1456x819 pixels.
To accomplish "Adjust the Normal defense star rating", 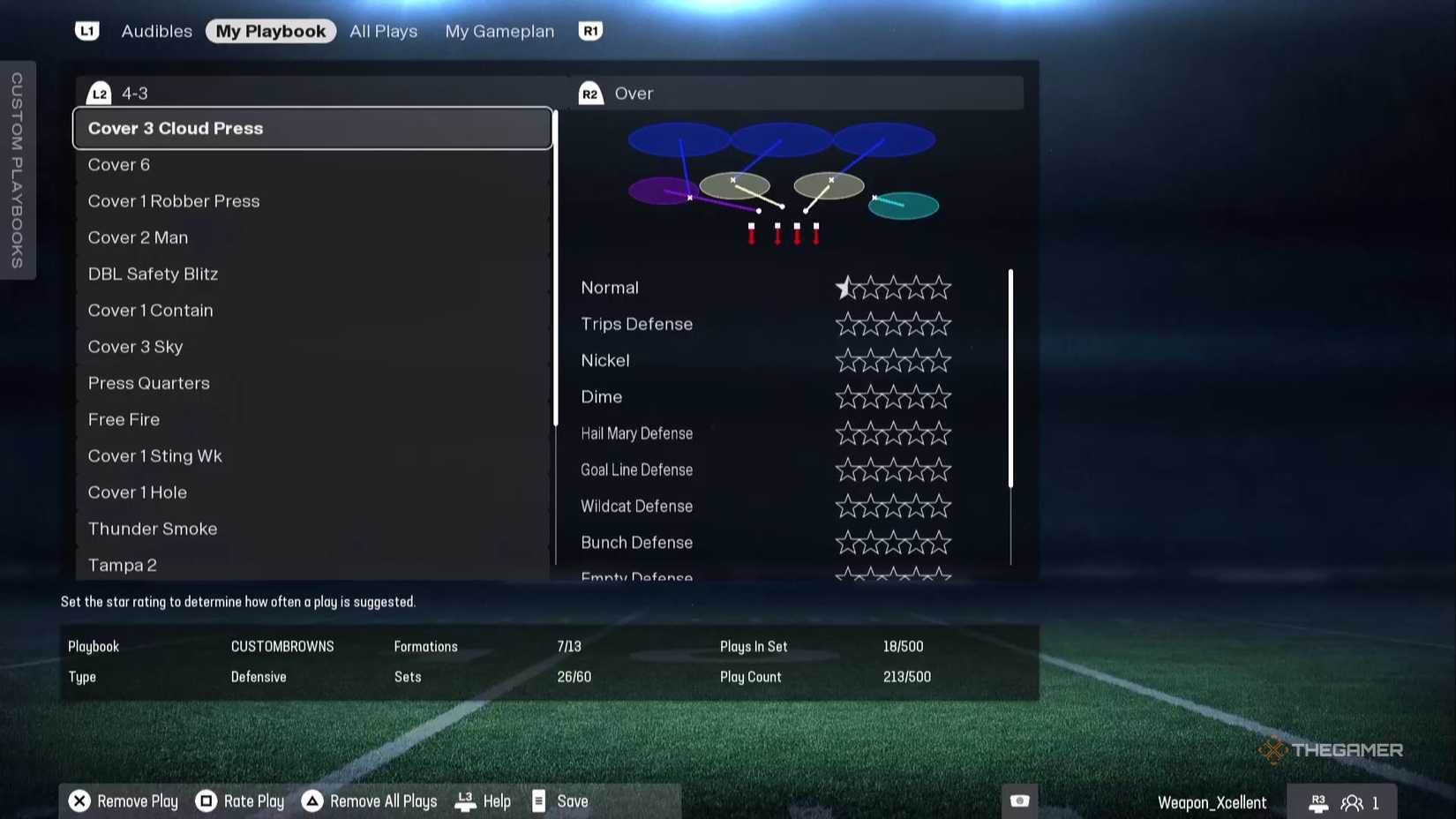I will [848, 287].
